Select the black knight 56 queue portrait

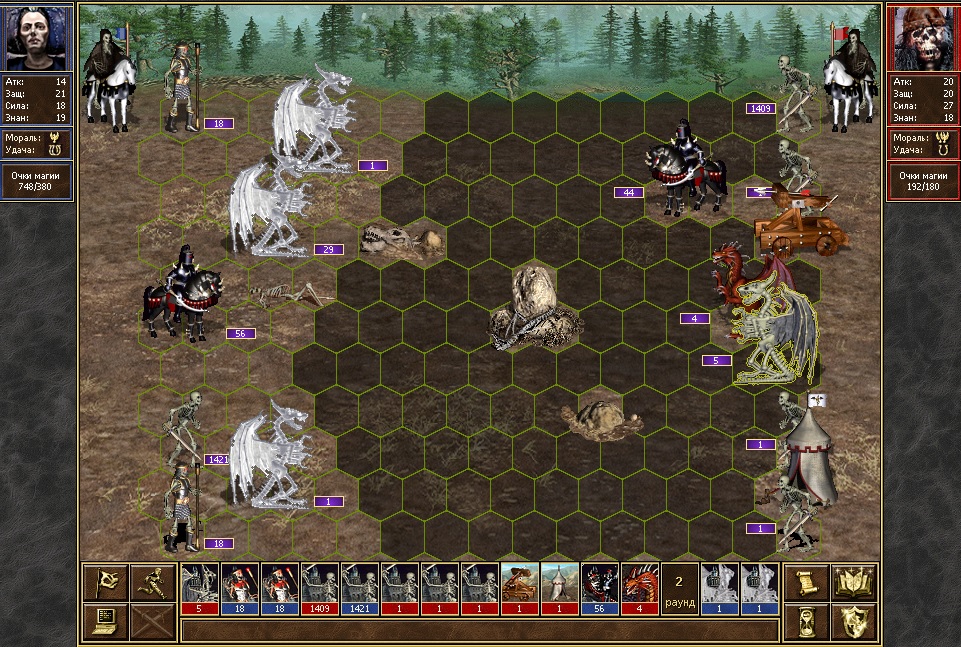(599, 587)
